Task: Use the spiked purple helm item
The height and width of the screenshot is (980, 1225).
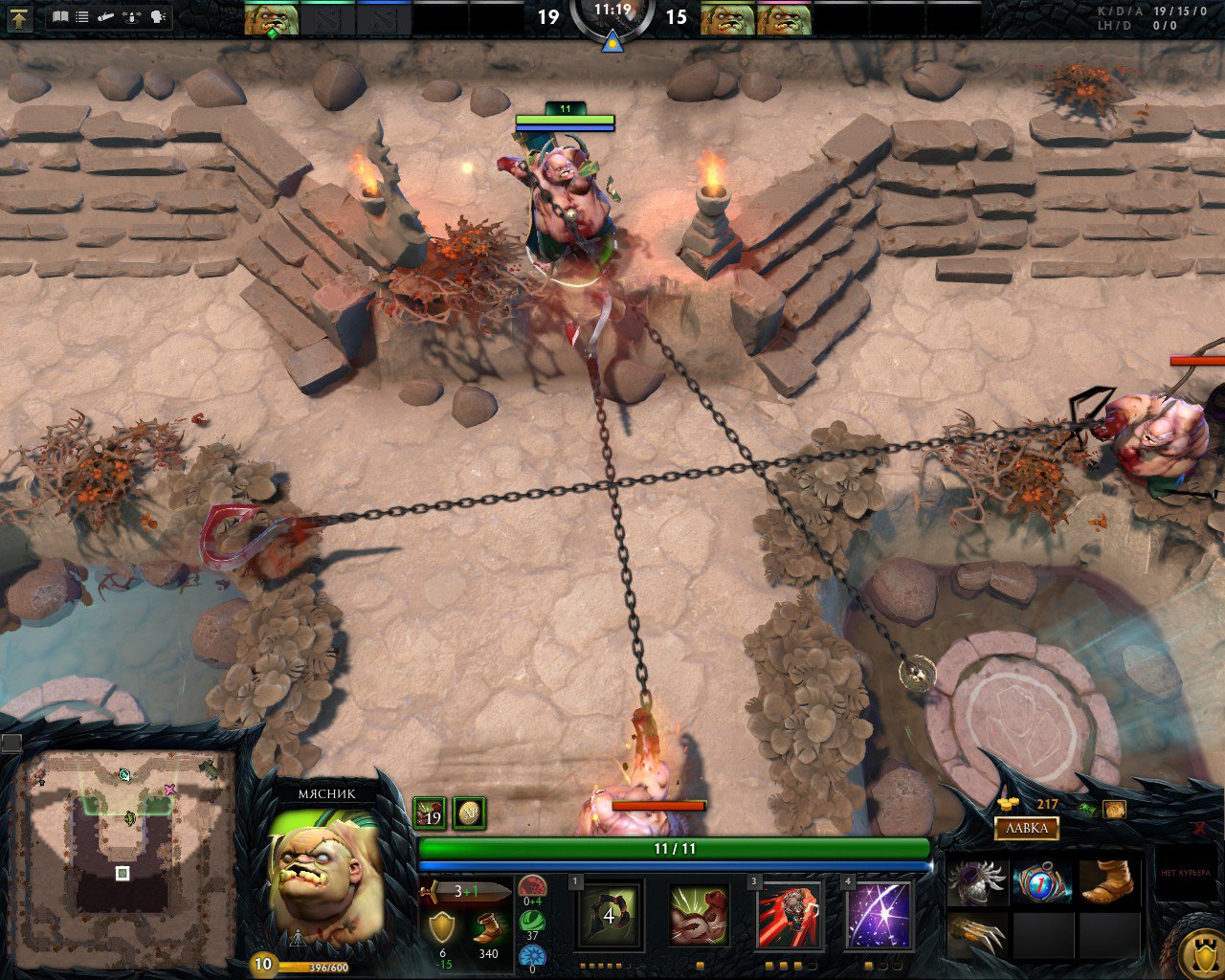Action: [977, 881]
